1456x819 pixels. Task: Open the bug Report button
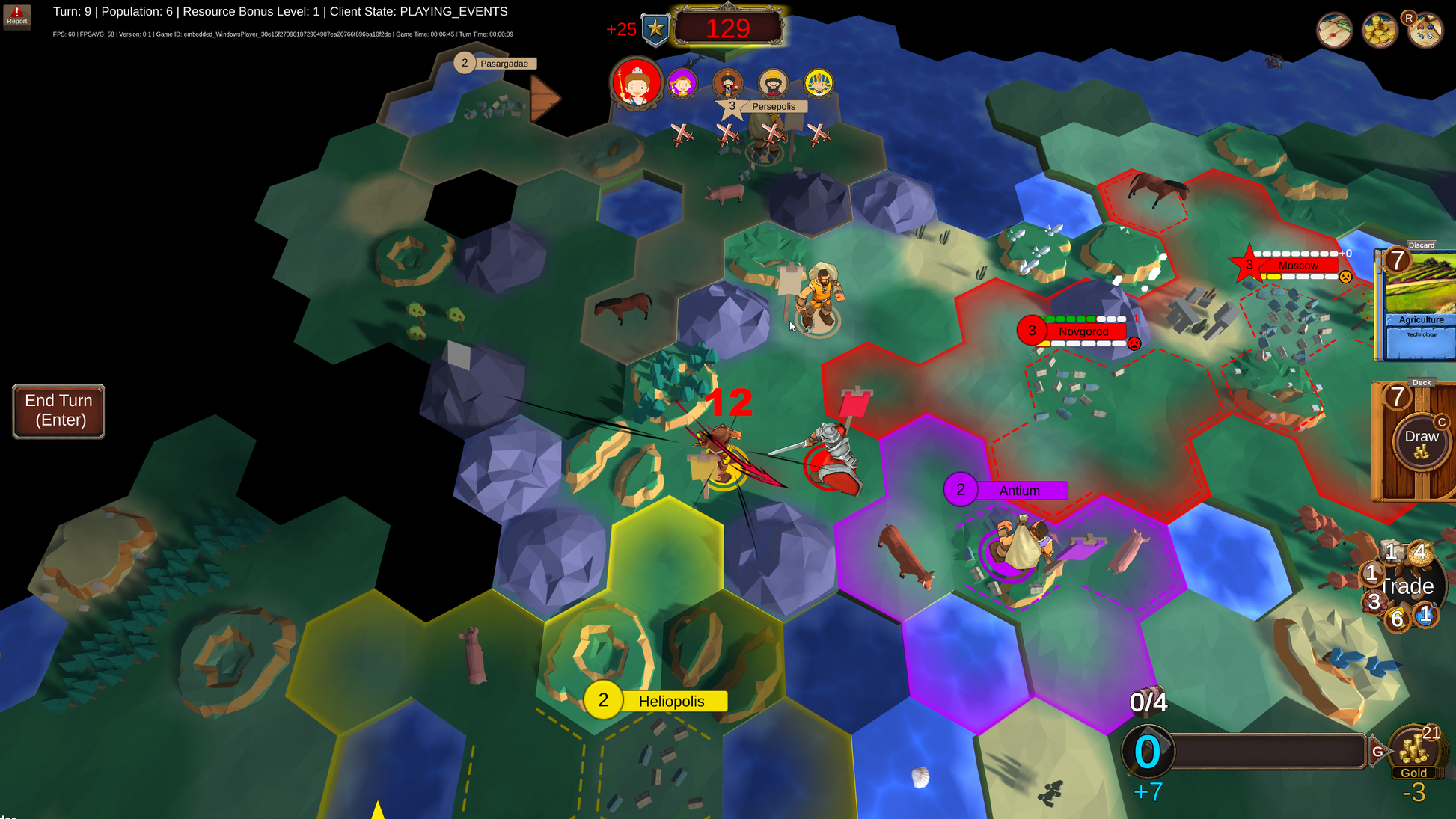(x=16, y=15)
